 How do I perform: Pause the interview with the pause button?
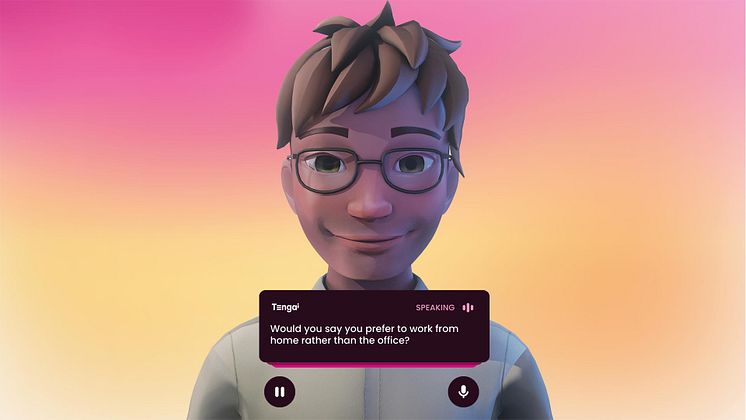(x=279, y=391)
